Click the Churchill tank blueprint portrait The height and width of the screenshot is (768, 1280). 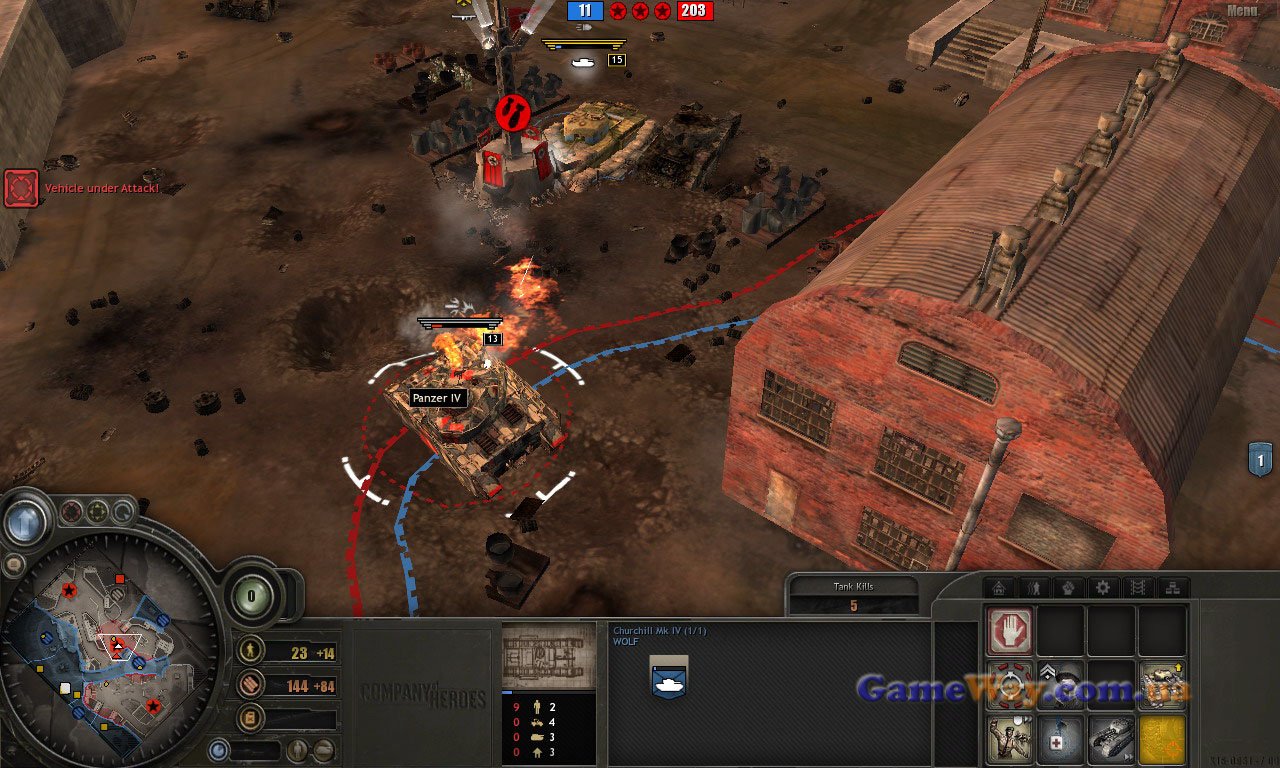[x=548, y=655]
